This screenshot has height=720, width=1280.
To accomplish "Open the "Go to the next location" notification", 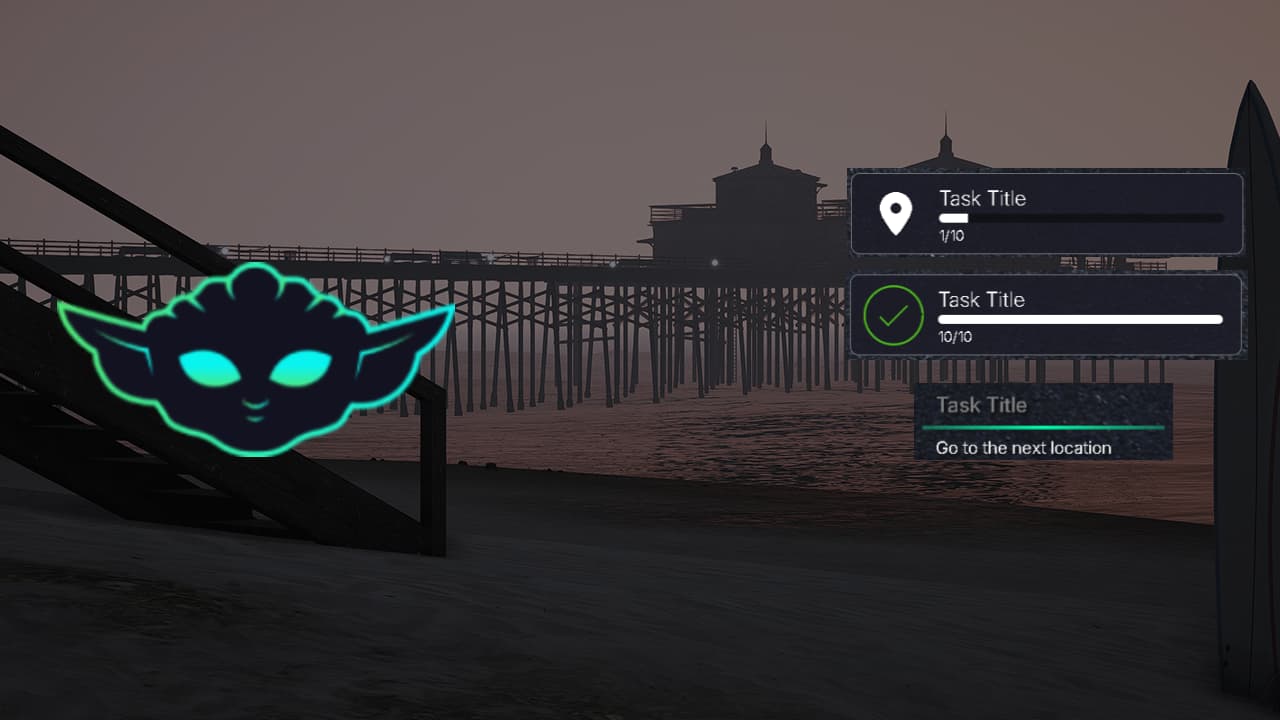I will 1042,422.
